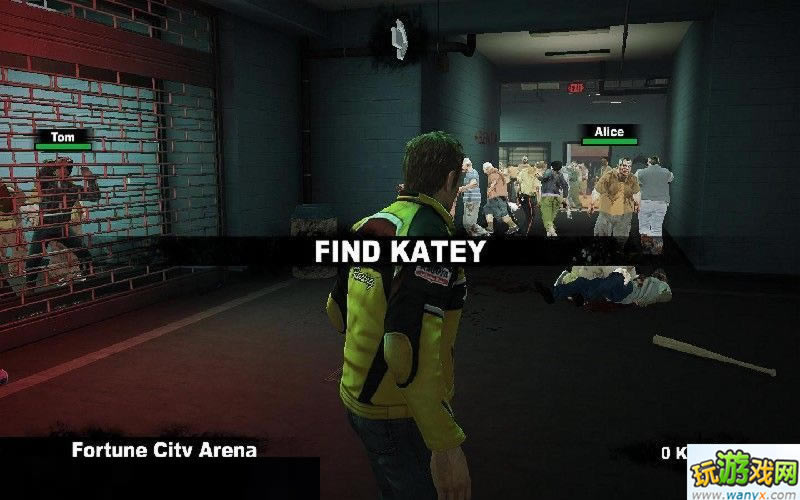Select the Alice survivor name tag
Viewport: 800px width, 500px height.
[608, 132]
